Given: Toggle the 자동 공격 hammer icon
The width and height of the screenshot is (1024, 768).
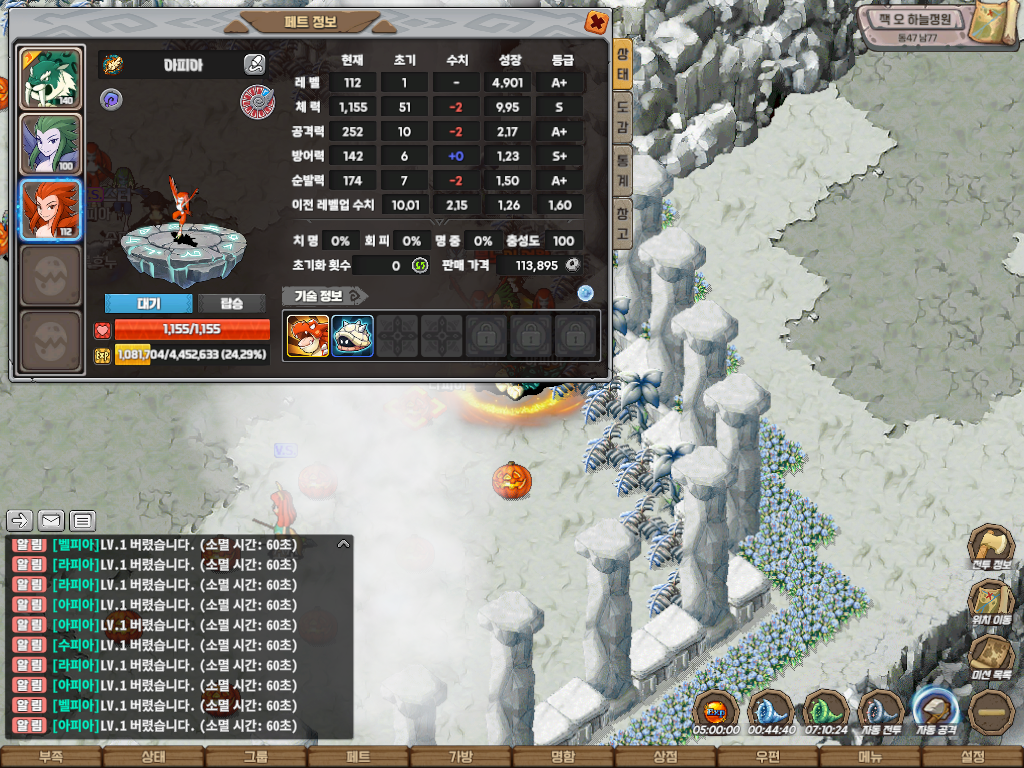Looking at the screenshot, I should pyautogui.click(x=935, y=711).
